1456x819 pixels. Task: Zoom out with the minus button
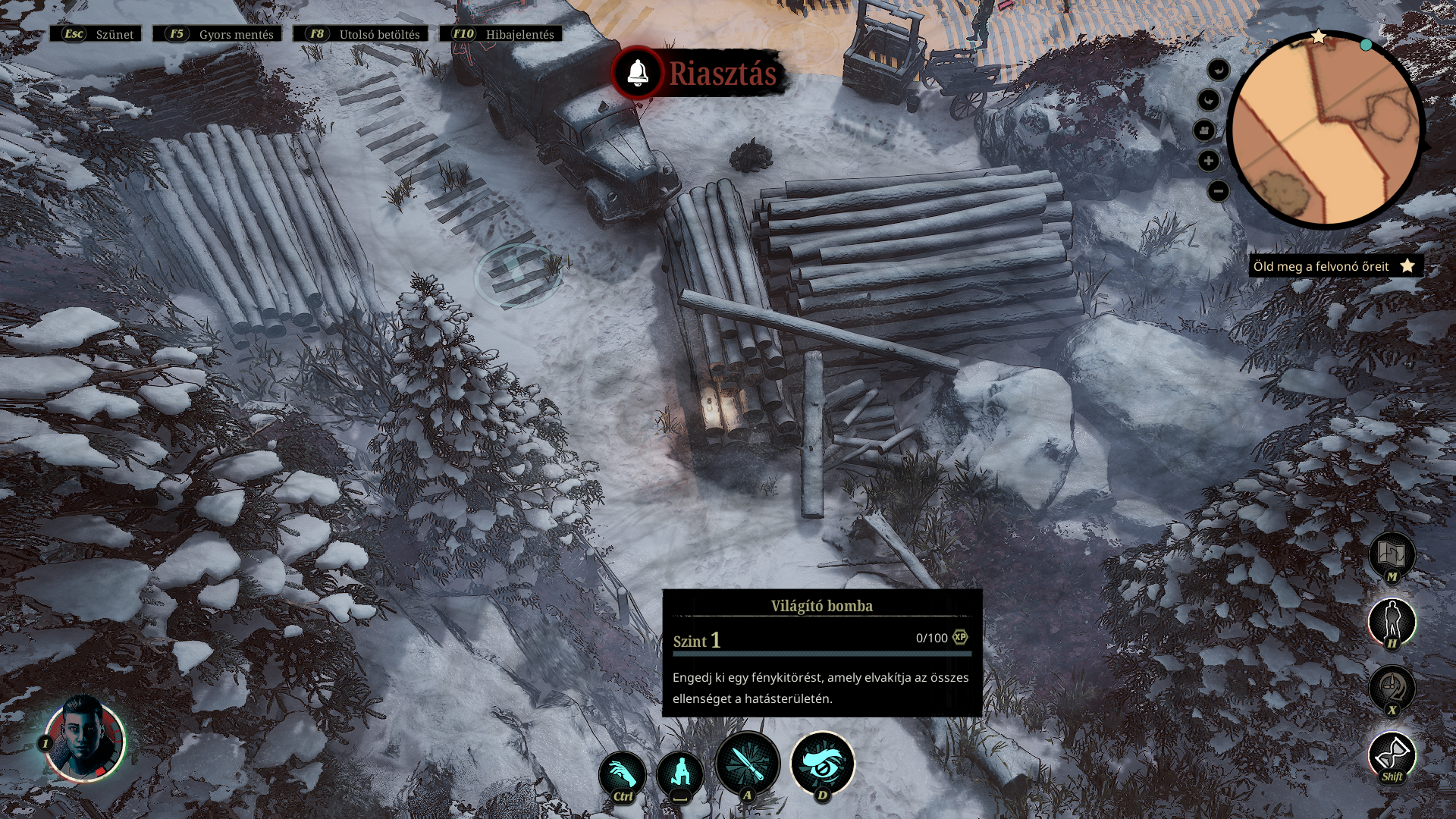[1218, 191]
